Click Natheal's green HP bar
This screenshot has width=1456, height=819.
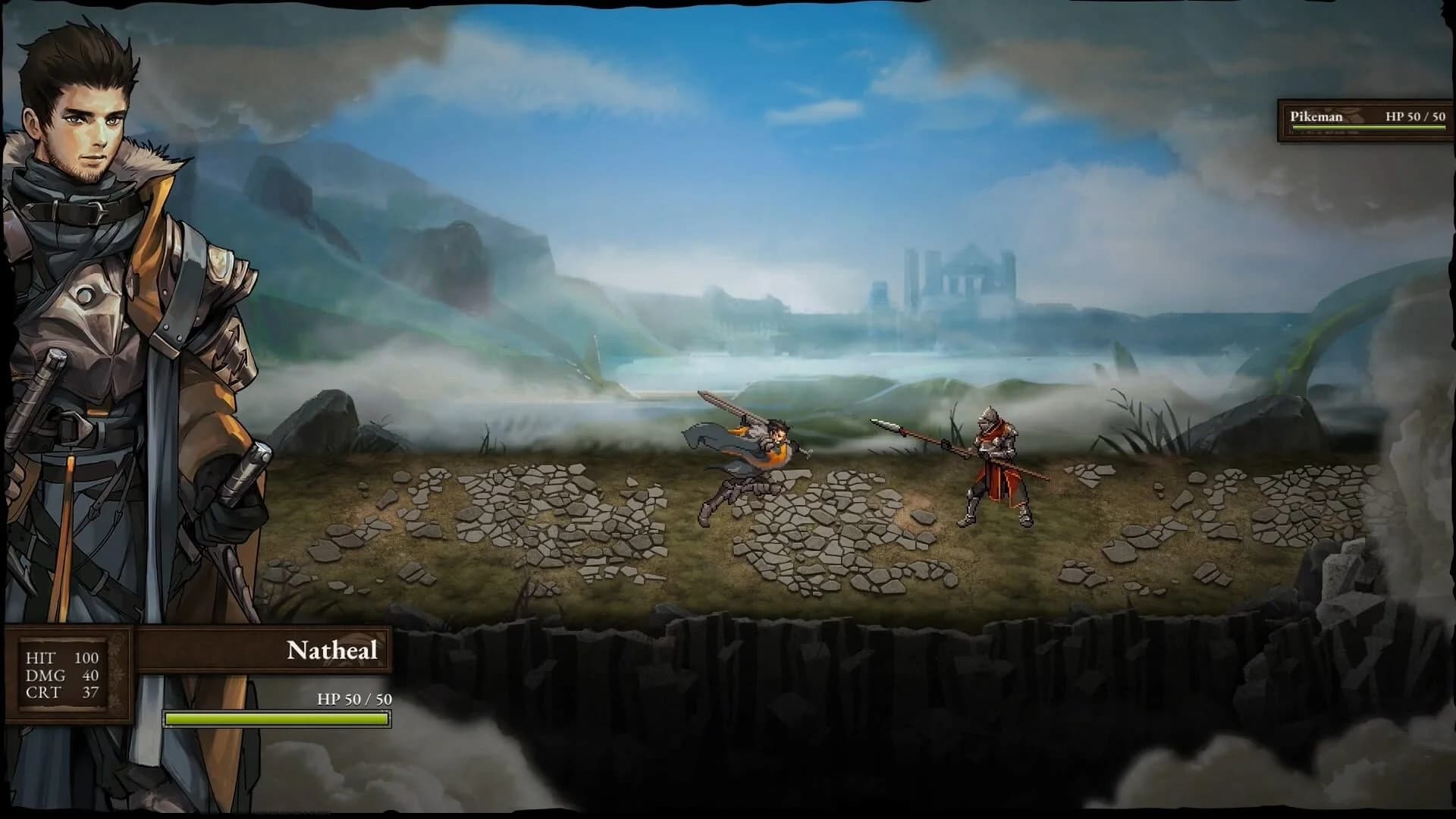[277, 717]
